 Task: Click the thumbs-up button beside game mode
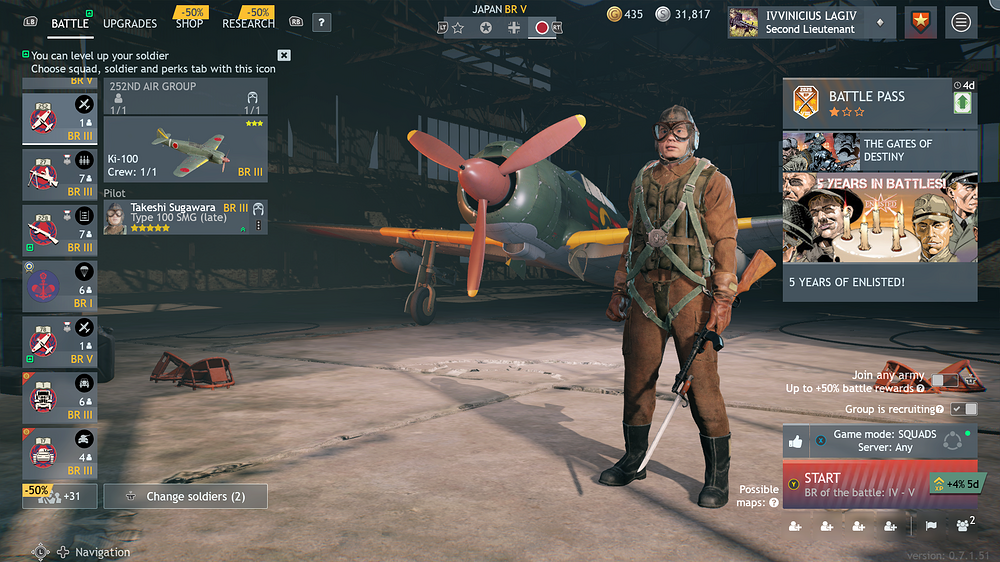pyautogui.click(x=797, y=441)
